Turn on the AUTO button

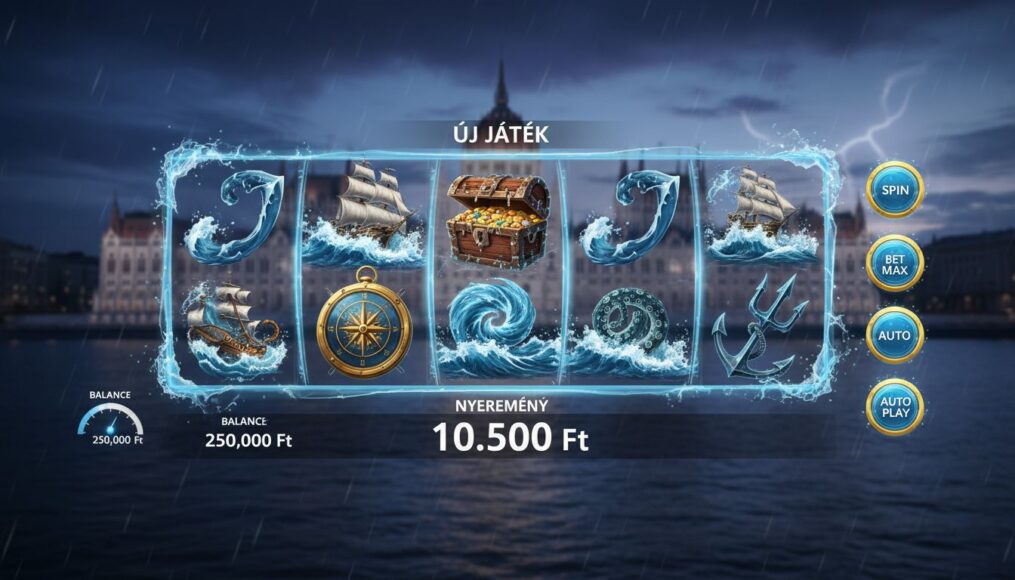click(x=894, y=335)
